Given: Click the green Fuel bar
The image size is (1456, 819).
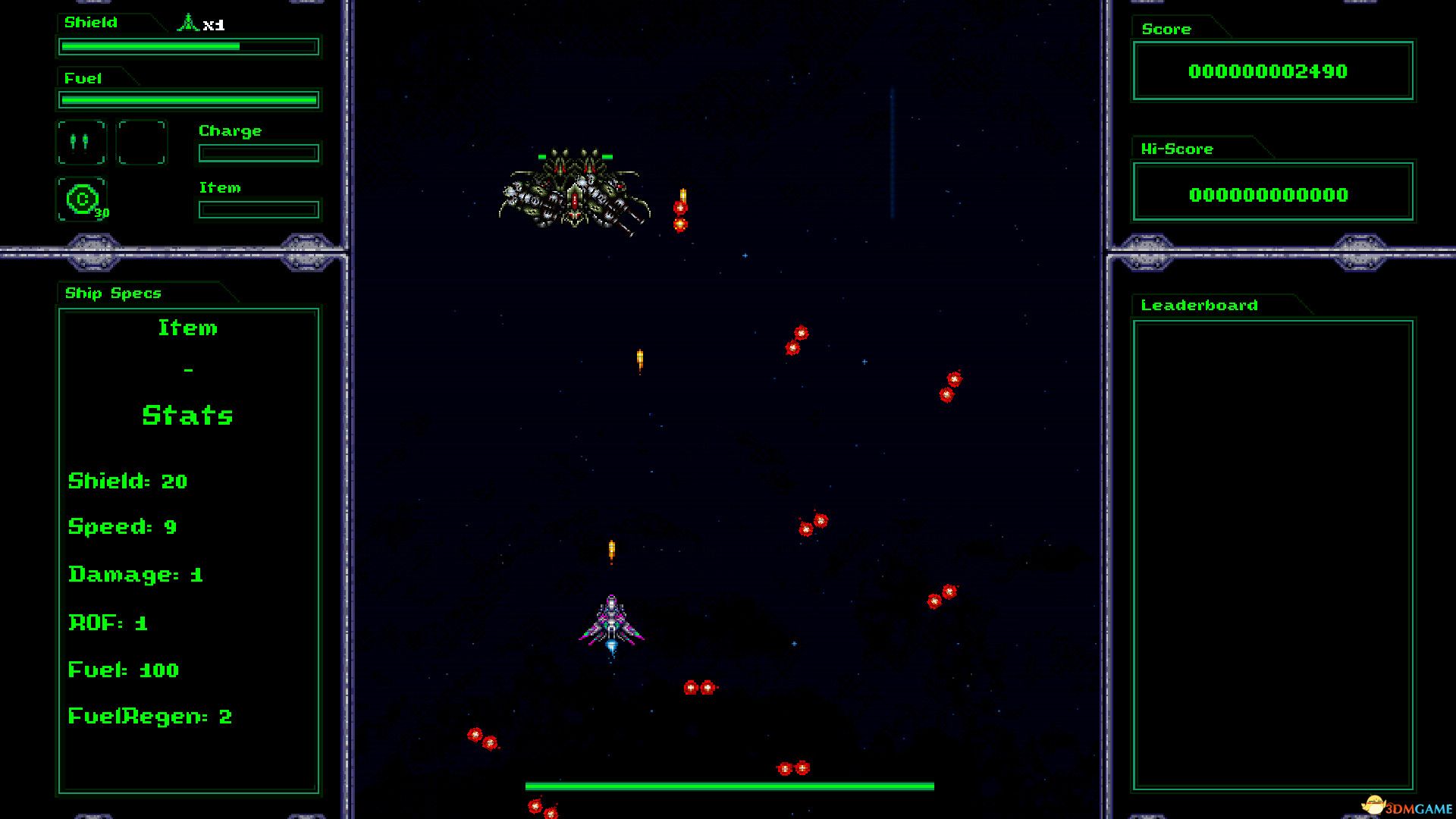Looking at the screenshot, I should tap(187, 99).
